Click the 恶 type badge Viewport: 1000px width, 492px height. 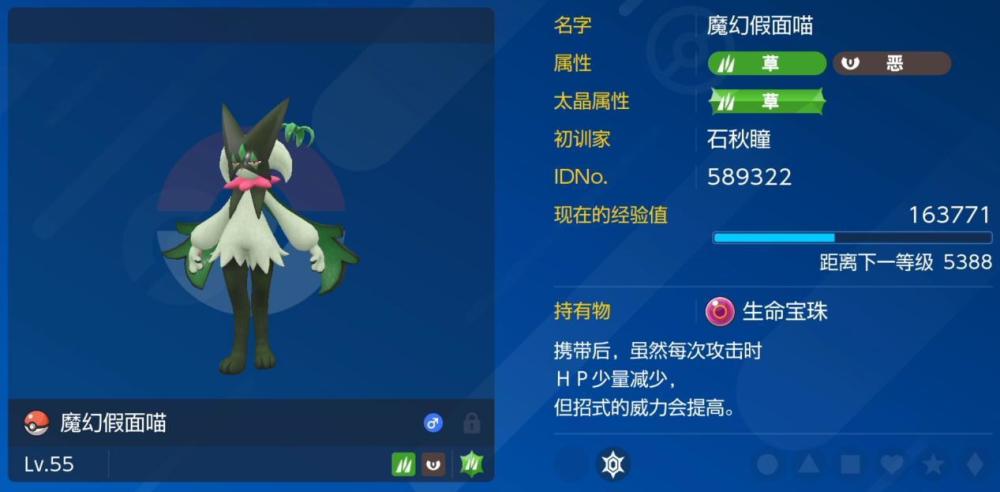point(891,64)
